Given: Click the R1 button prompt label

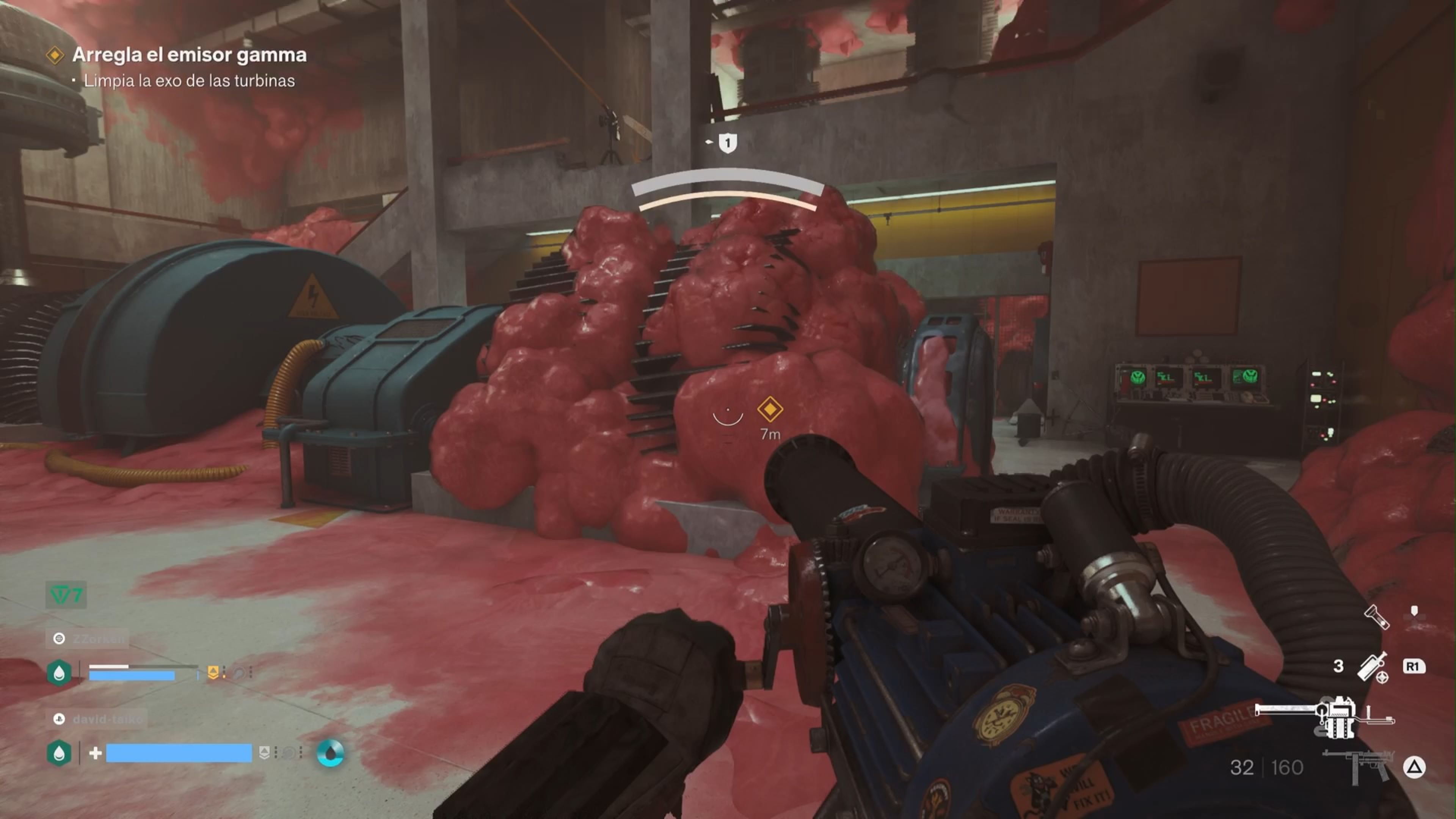Looking at the screenshot, I should 1414,666.
